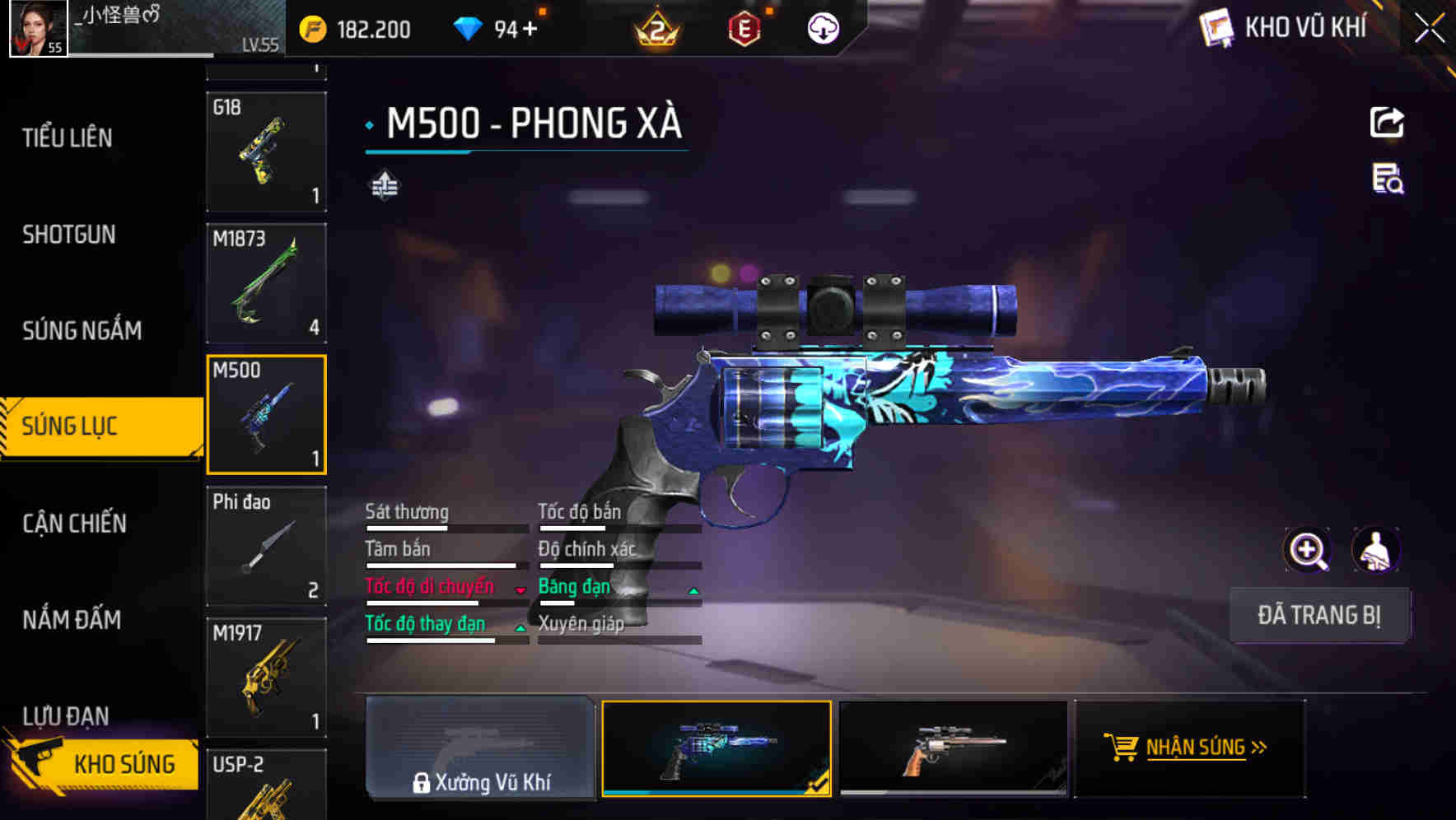
Task: Open the share icon for M500 skin
Action: [x=1388, y=122]
